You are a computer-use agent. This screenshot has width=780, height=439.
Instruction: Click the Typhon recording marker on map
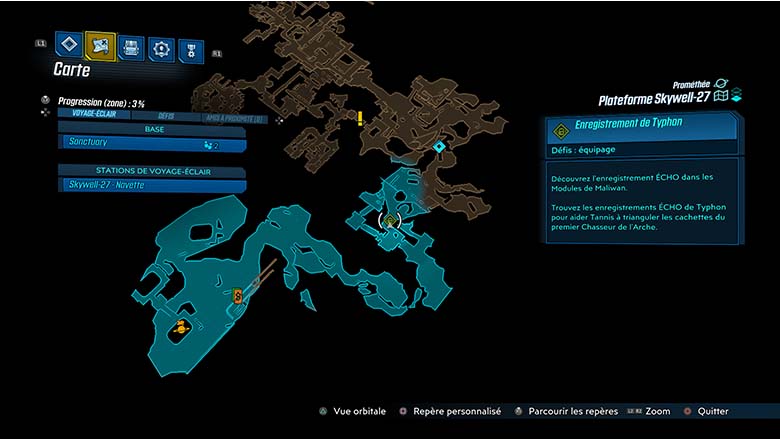390,221
